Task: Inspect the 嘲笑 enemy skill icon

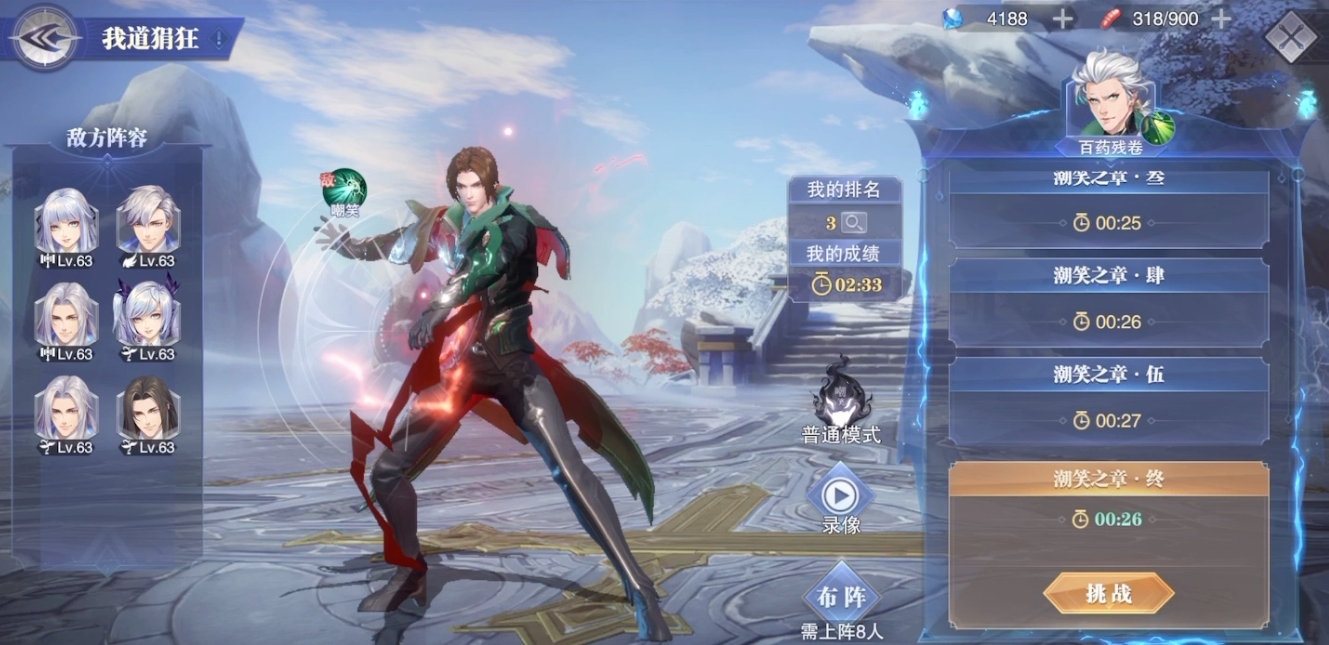Action: coord(347,188)
